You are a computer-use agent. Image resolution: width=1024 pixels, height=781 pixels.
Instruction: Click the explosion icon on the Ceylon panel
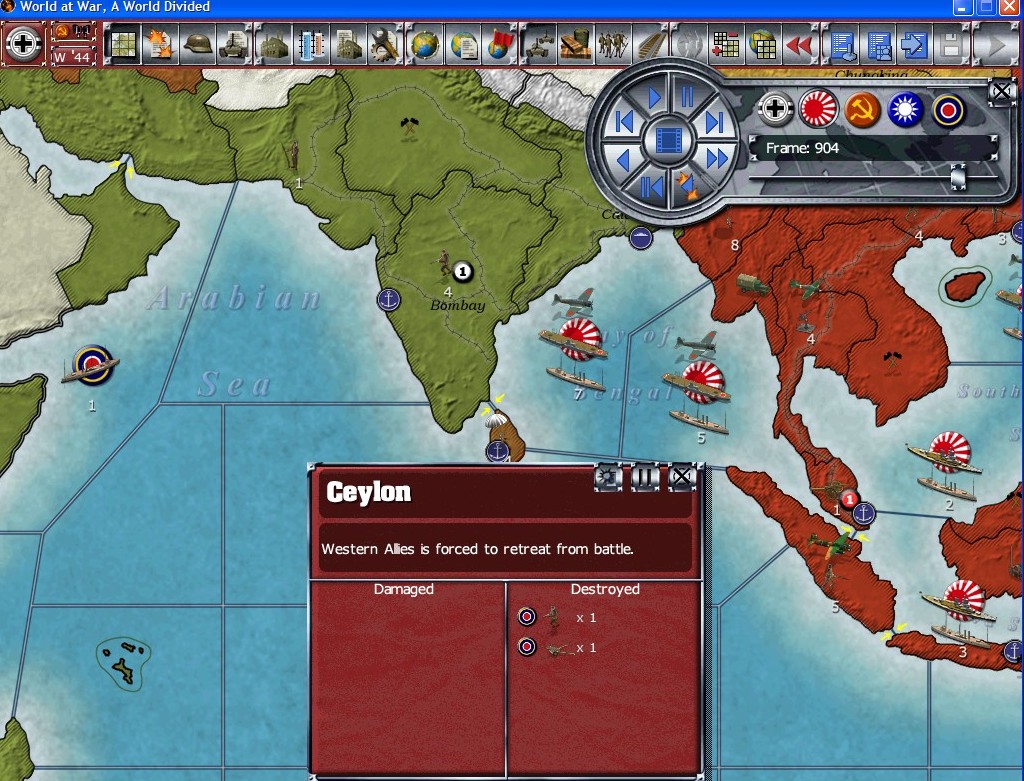(x=609, y=478)
